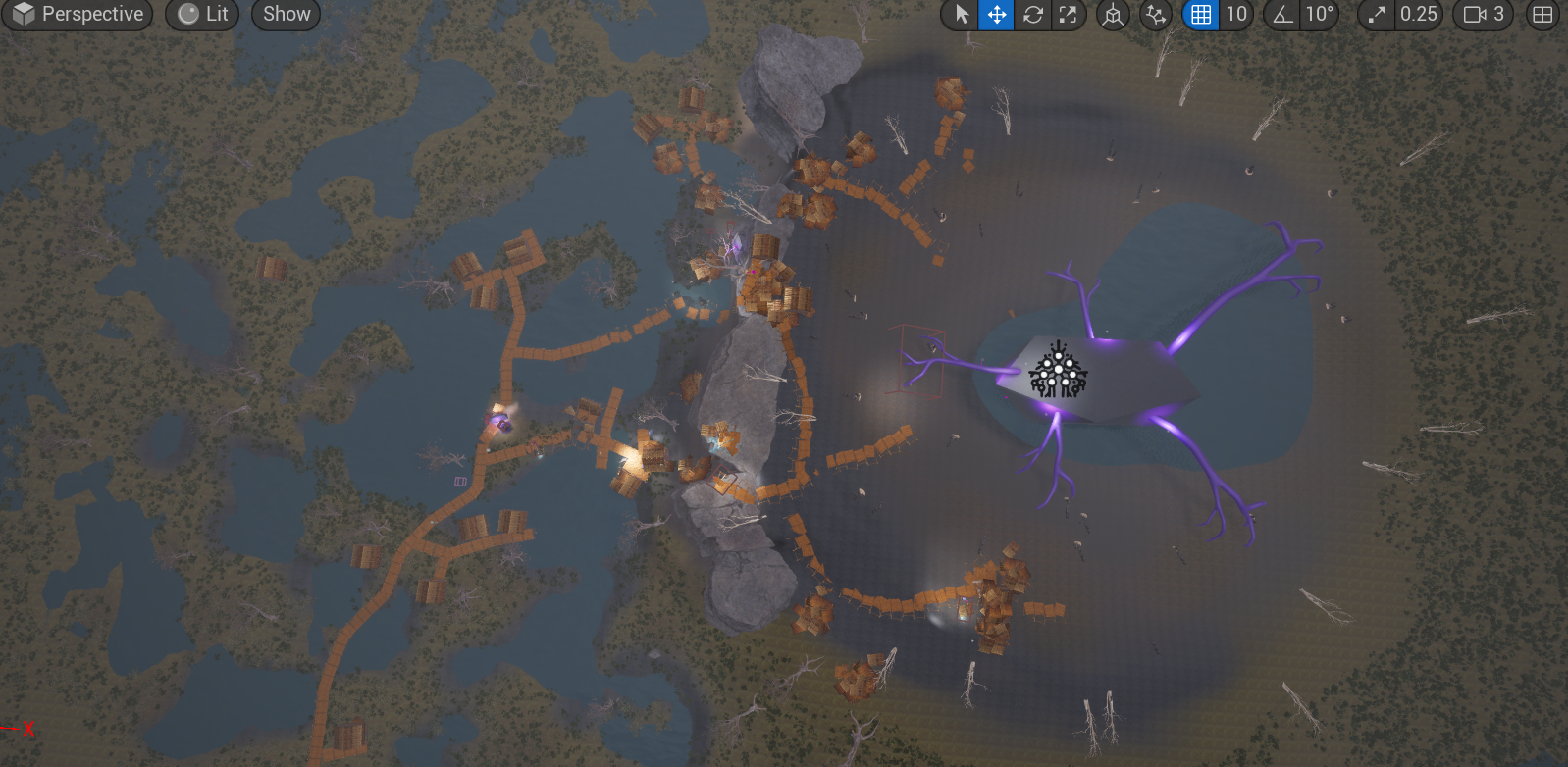Viewport: 1568px width, 767px height.
Task: Open the 0.25 scale snap dropdown
Action: coord(1418,15)
